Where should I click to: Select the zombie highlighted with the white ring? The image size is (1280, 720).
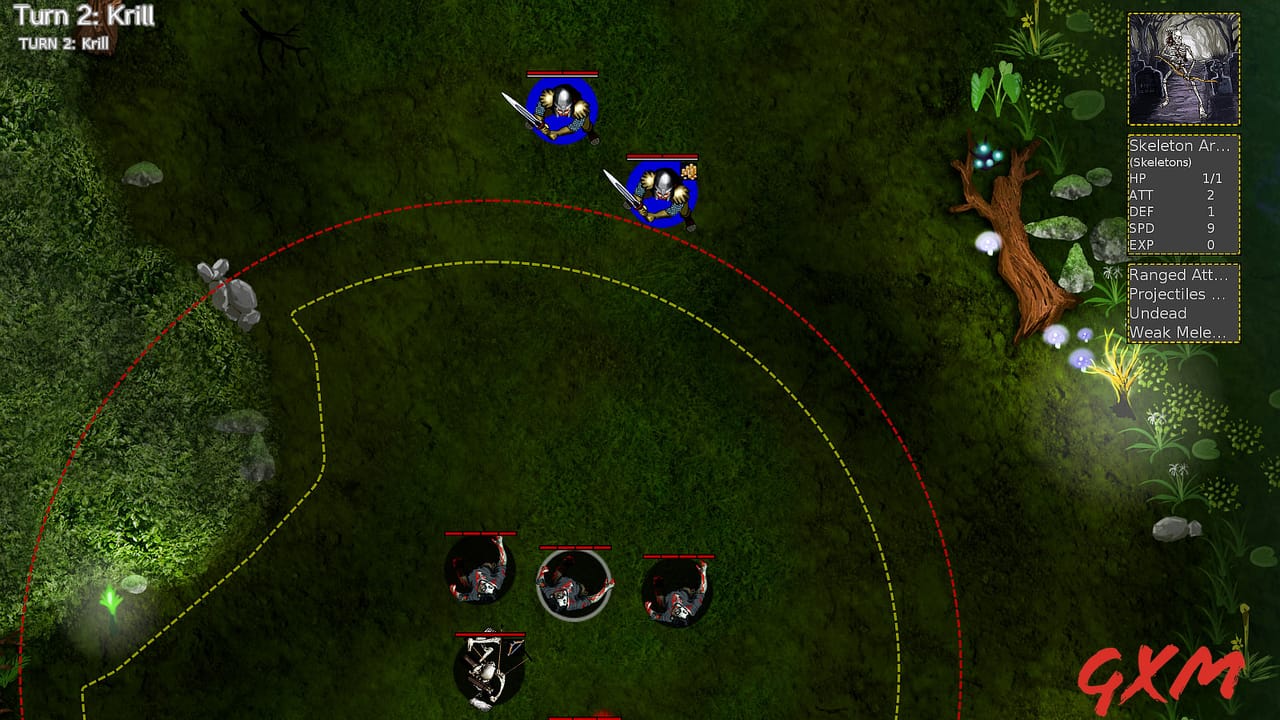[x=571, y=585]
